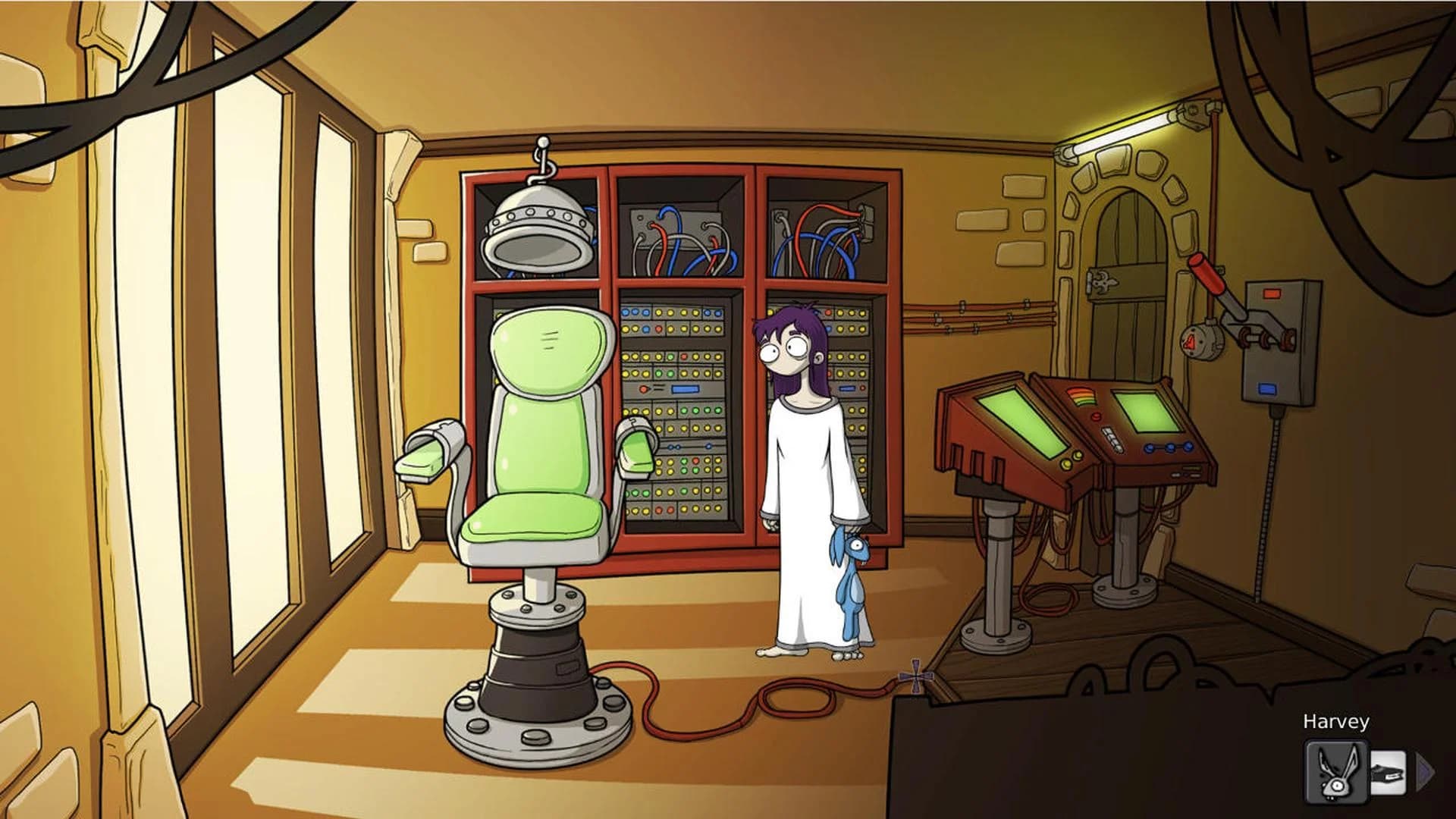Toggle the red switch on the breaker box
This screenshot has width=1456, height=819.
point(1272,293)
